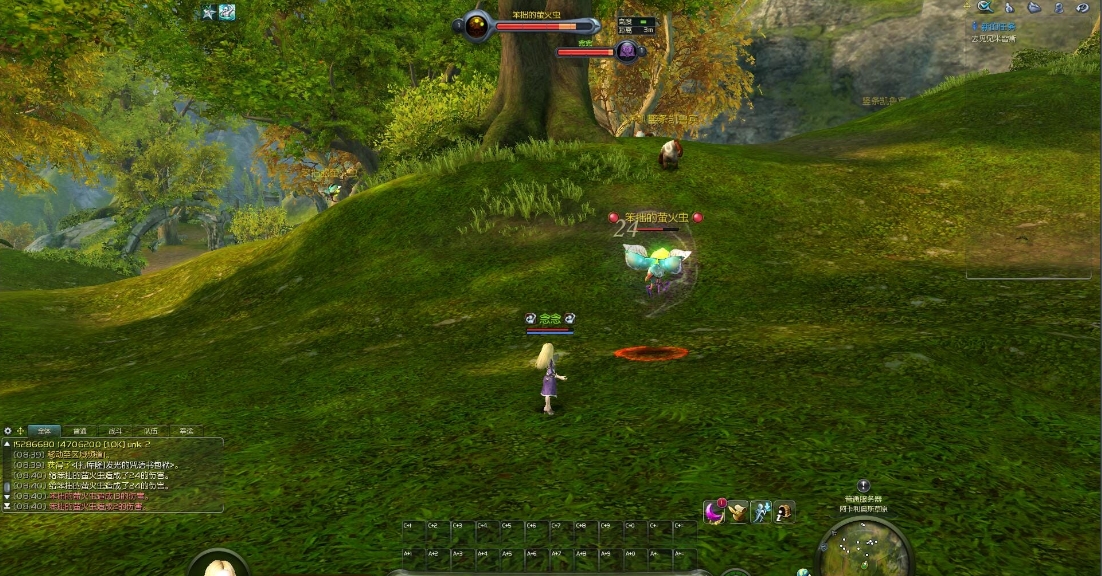Click the chat window move-arrows icon
The image size is (1102, 576).
(x=20, y=430)
